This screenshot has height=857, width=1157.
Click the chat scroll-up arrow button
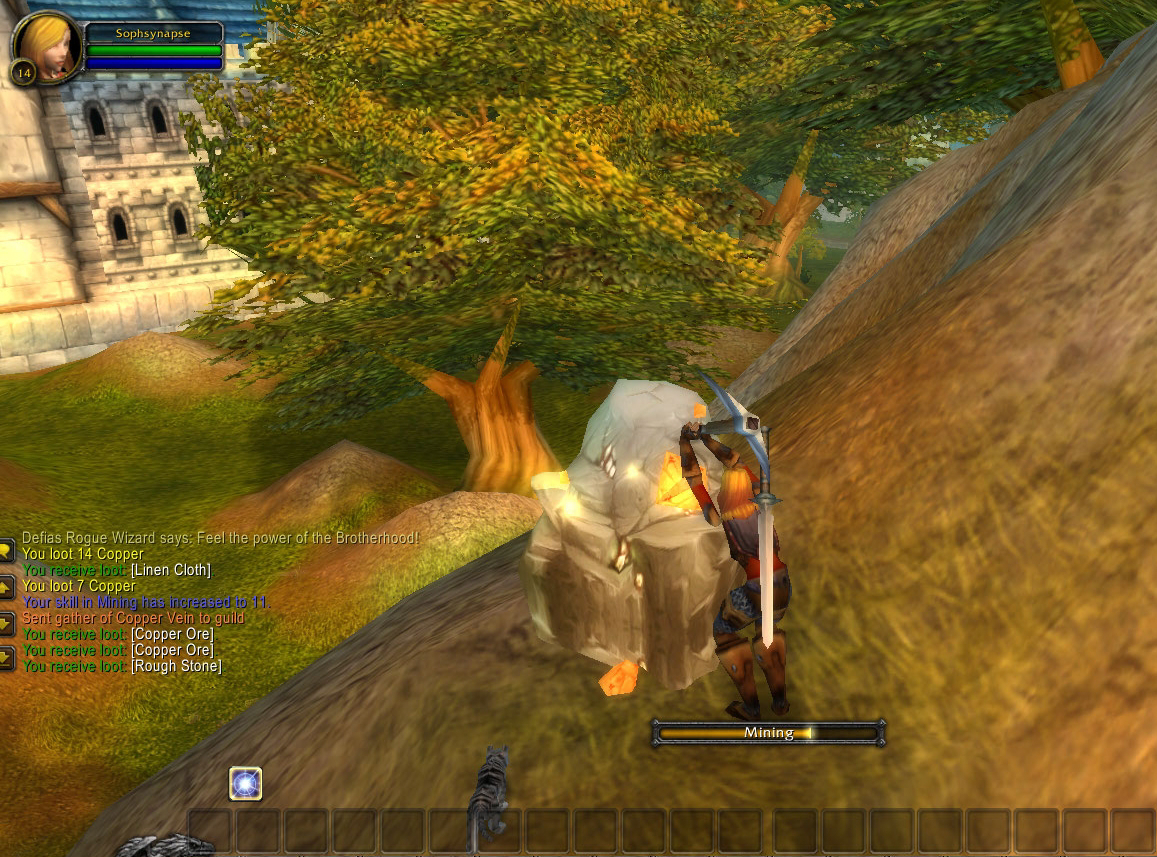[x=6, y=587]
